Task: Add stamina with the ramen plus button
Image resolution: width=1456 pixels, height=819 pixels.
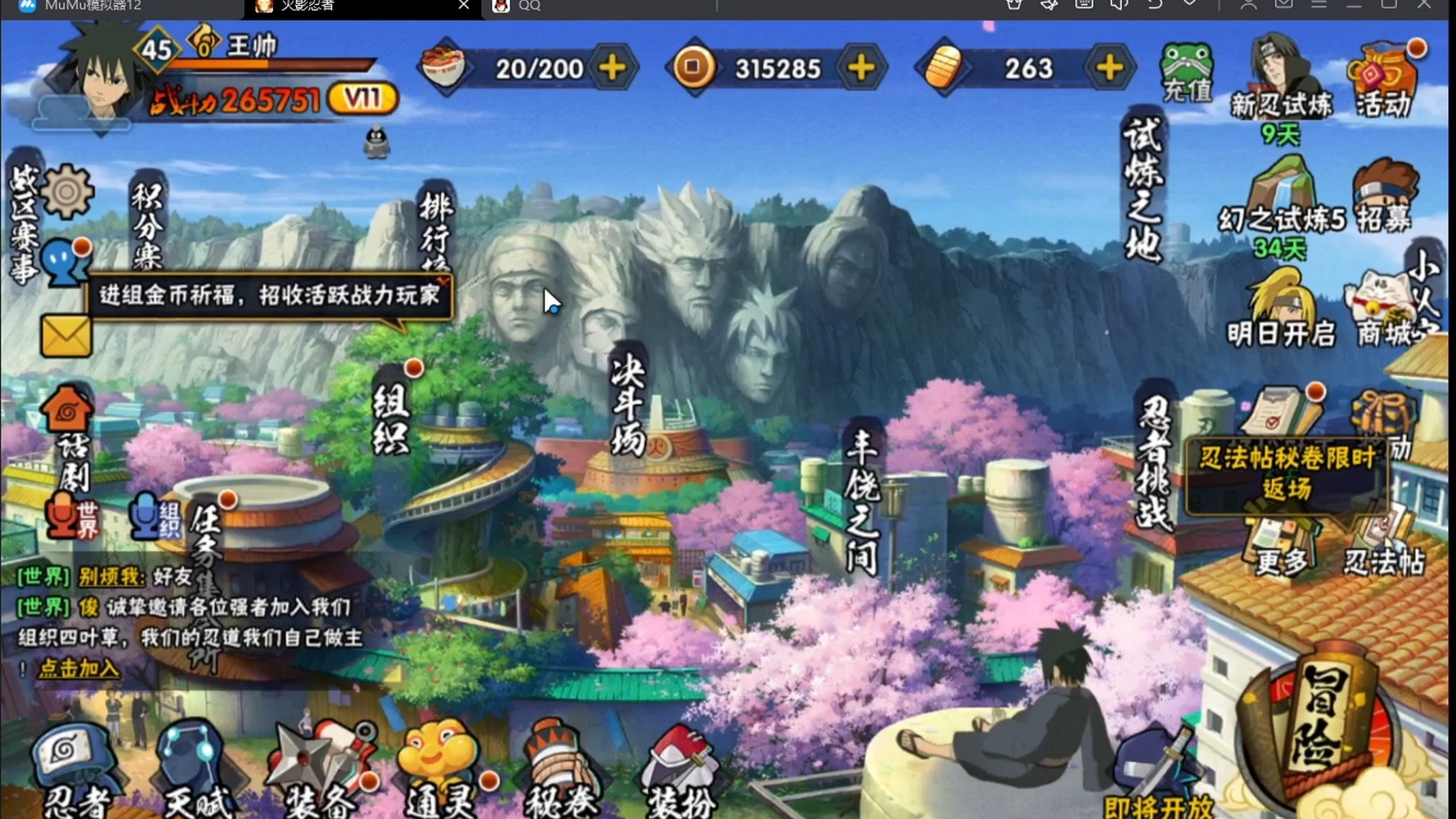Action: tap(613, 68)
